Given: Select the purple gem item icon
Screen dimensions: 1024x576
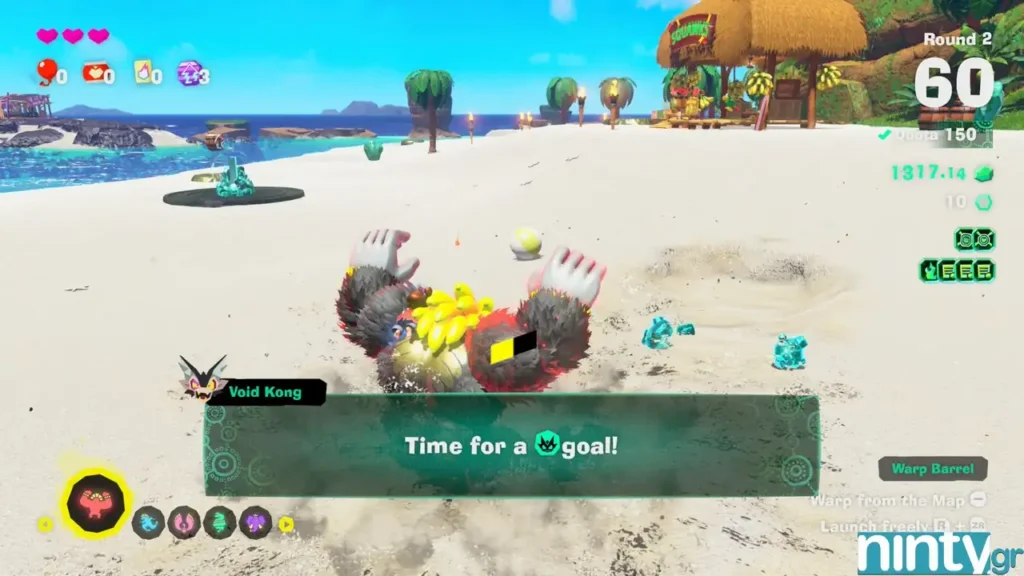Looking at the screenshot, I should 188,72.
